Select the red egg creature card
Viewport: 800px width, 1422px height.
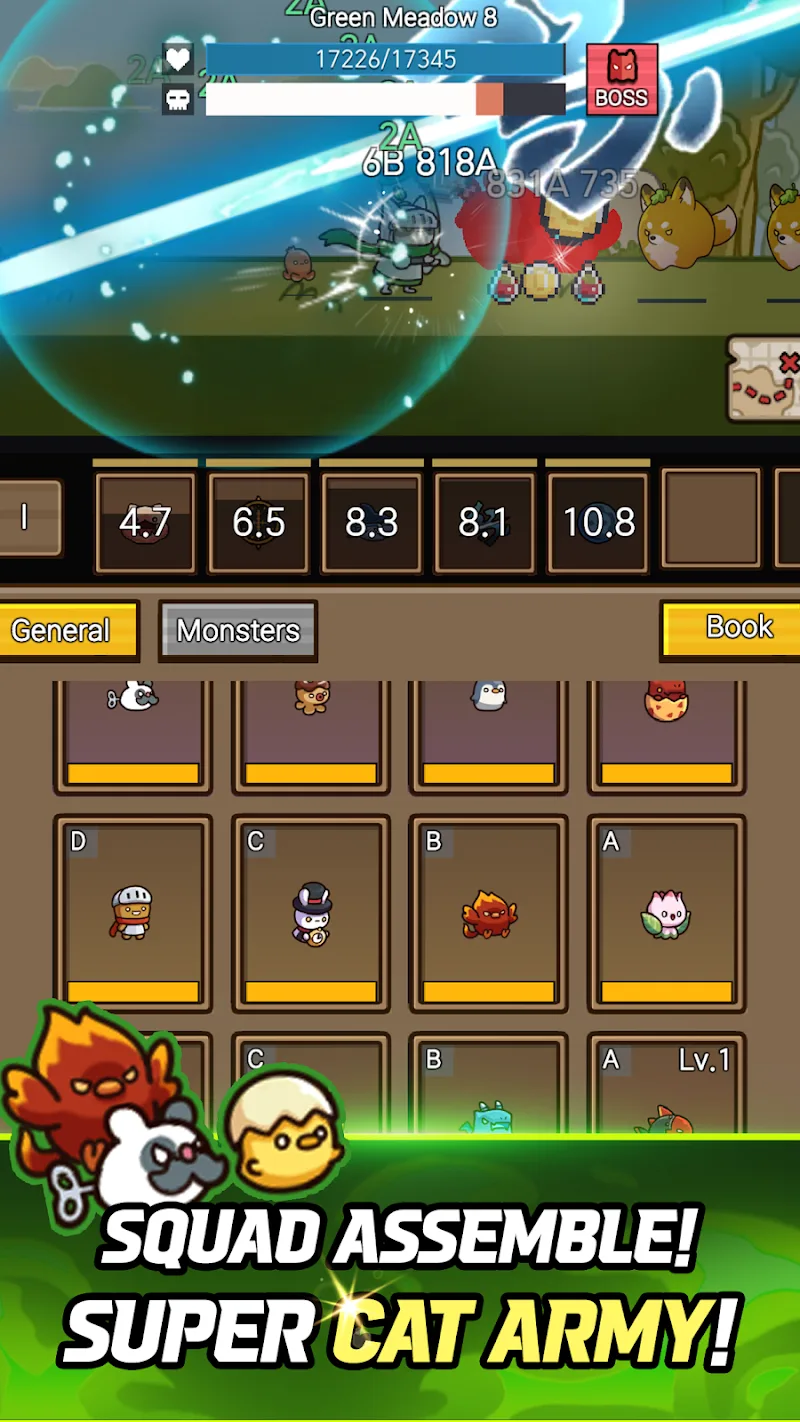[666, 732]
